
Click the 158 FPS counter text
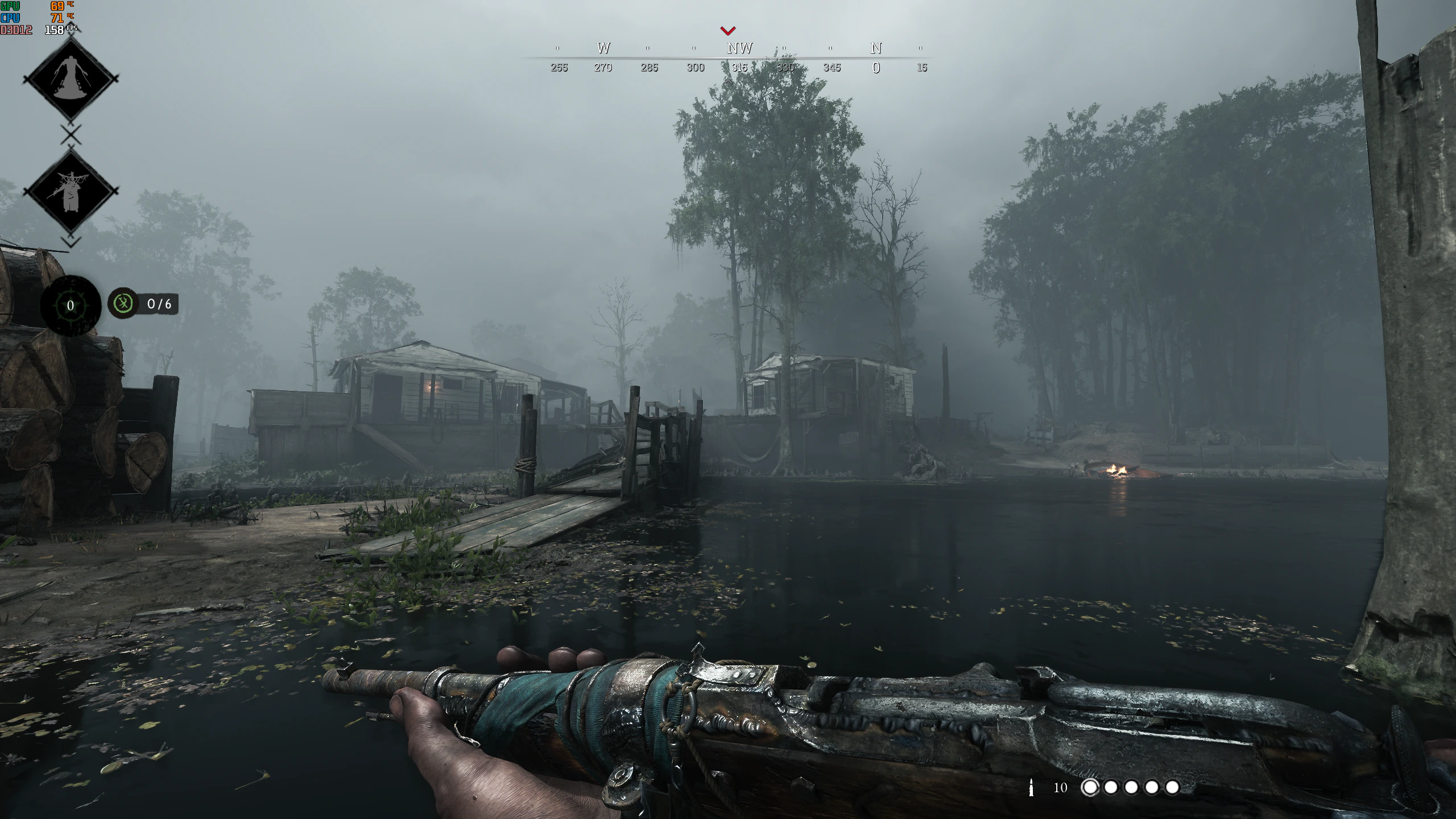pos(54,30)
